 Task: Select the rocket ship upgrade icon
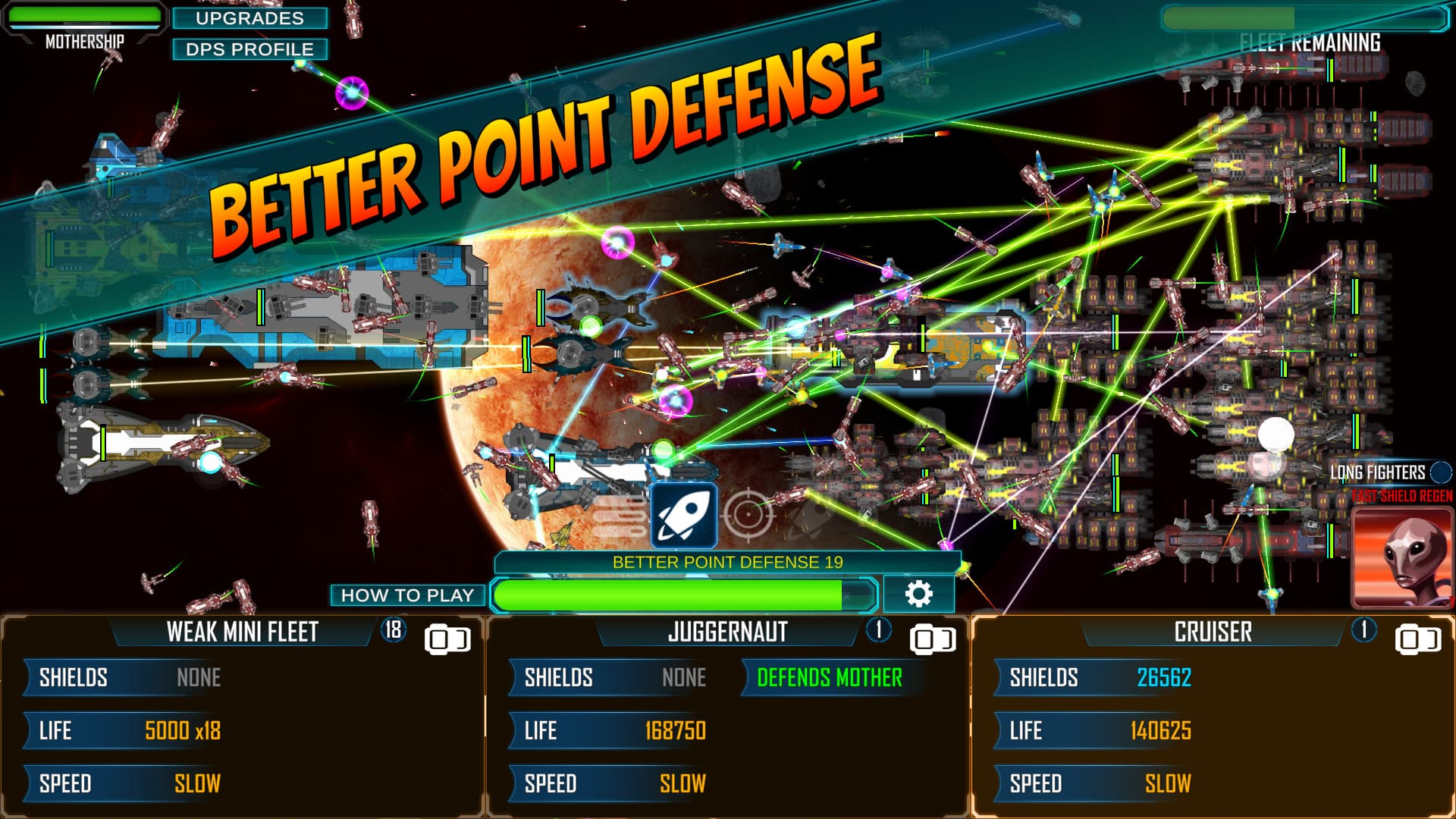point(685,514)
